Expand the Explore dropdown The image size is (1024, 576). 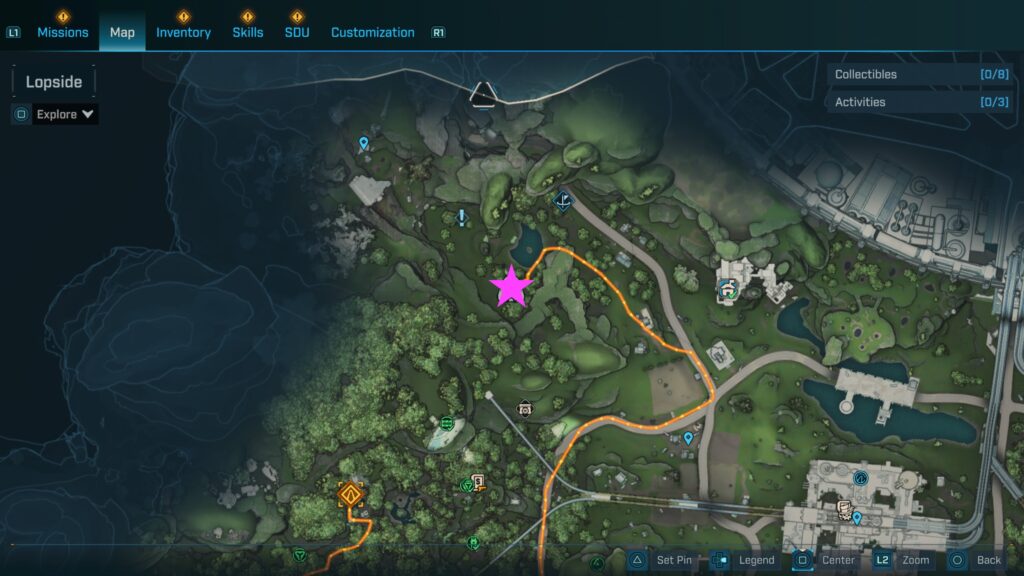(65, 114)
